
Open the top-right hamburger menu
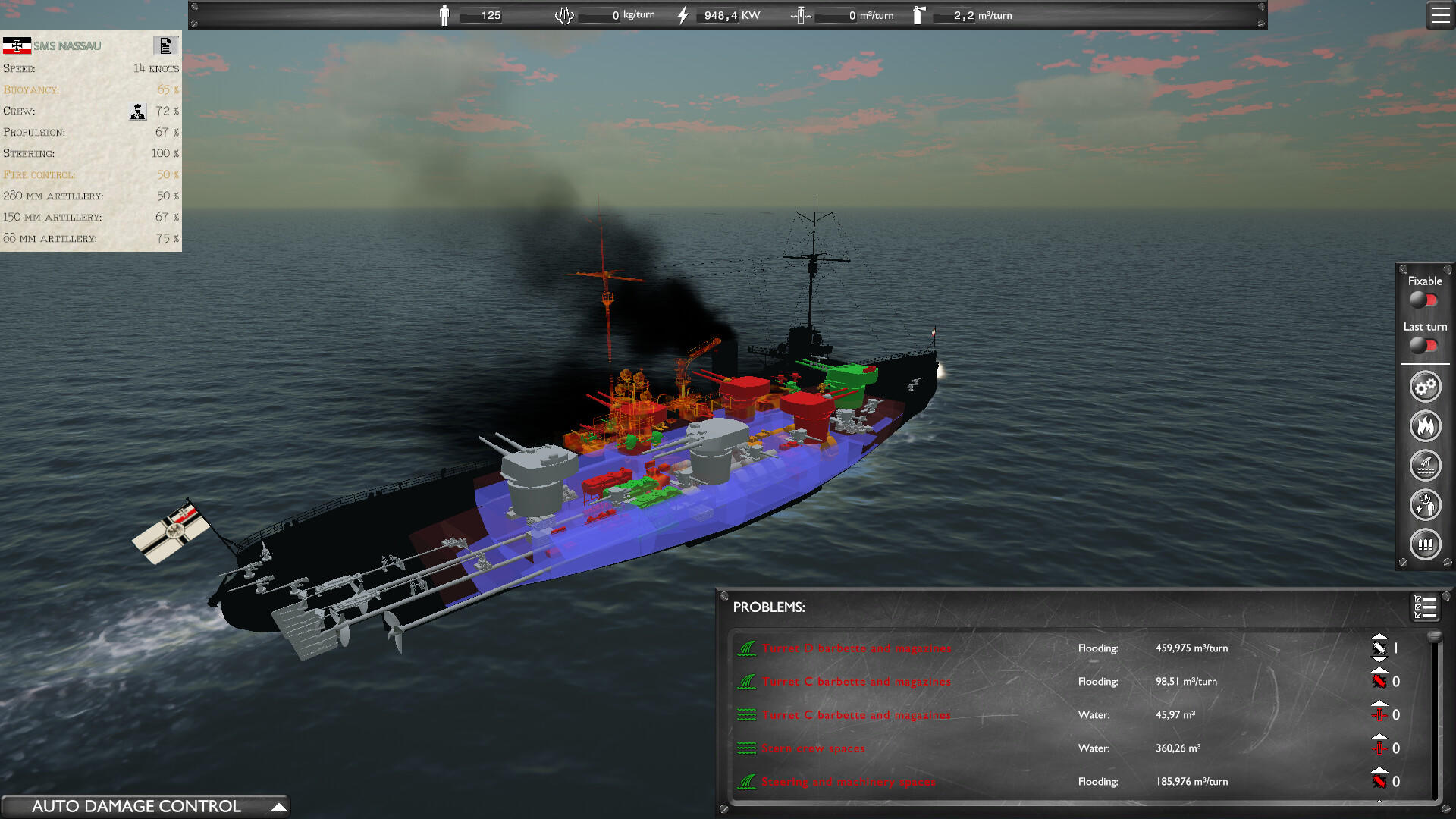pyautogui.click(x=1439, y=14)
